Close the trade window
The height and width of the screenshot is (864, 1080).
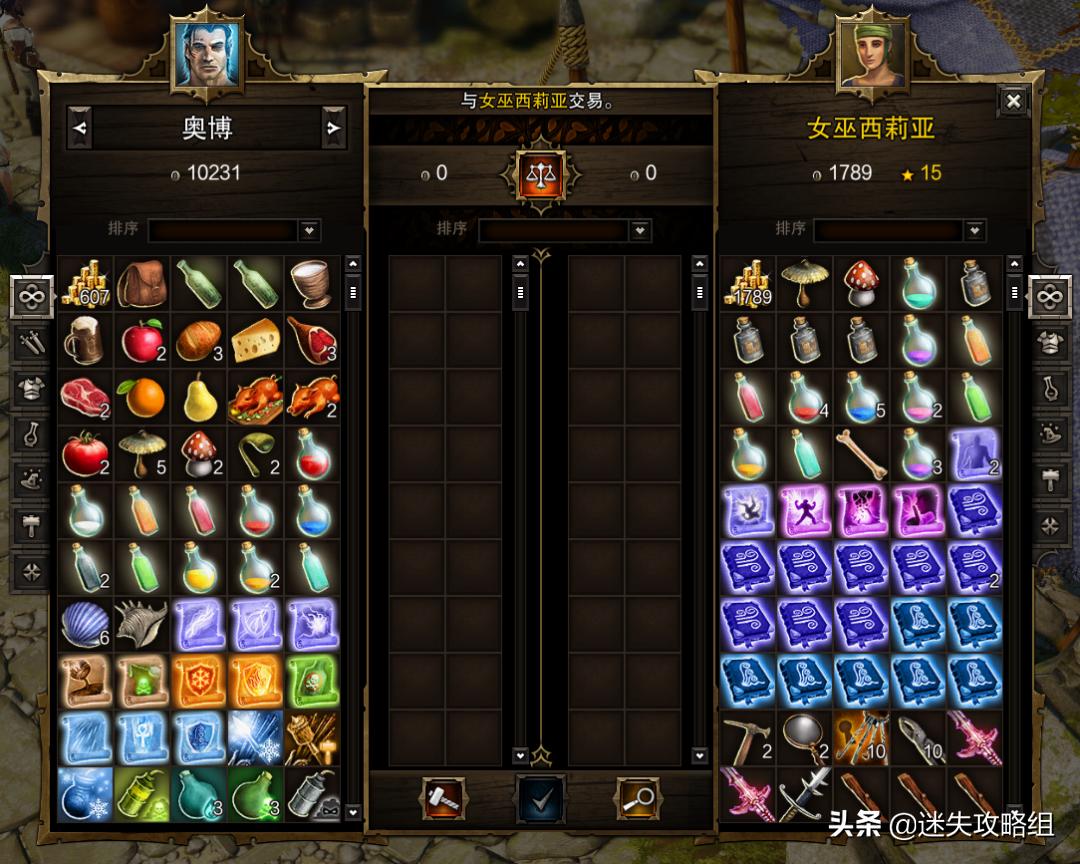click(1013, 101)
